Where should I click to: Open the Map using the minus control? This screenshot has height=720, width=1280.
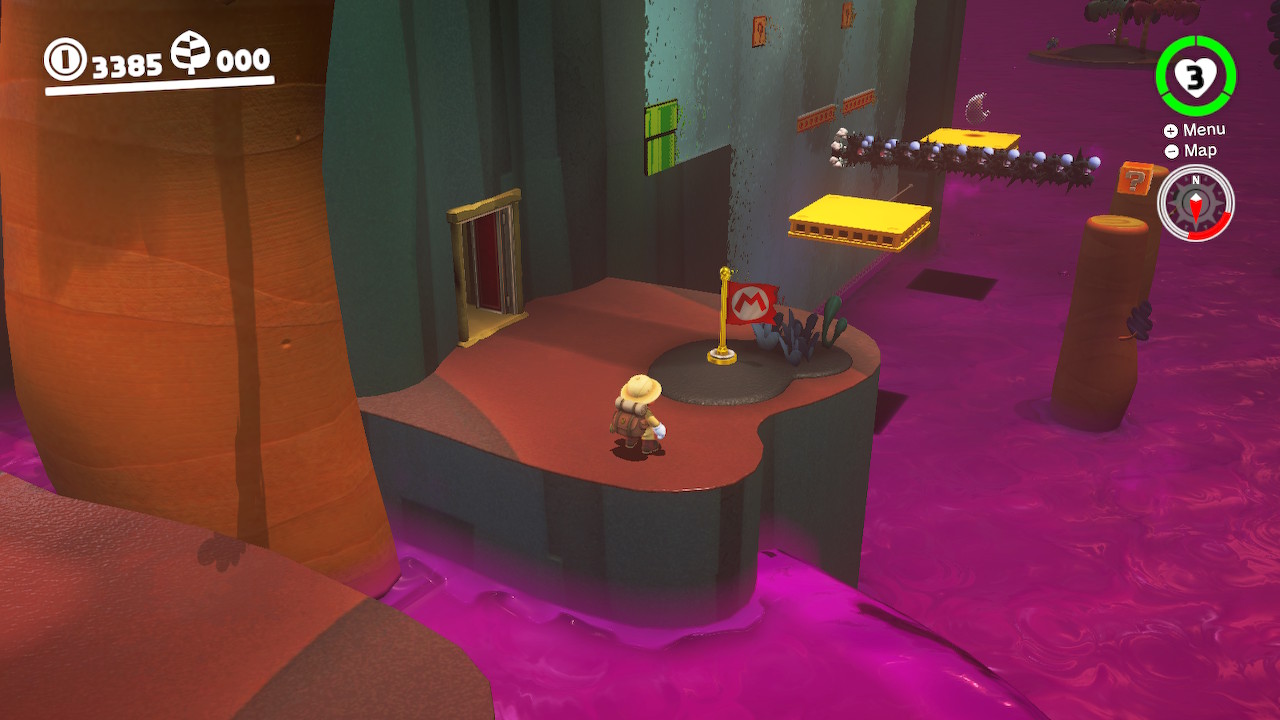pyautogui.click(x=1171, y=150)
